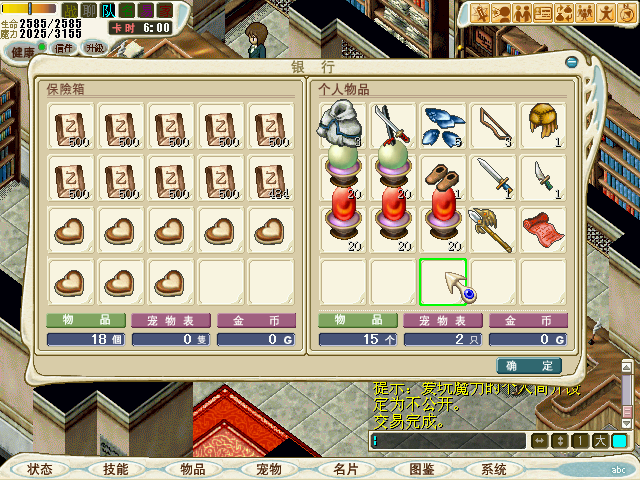Viewport: 640px width, 480px height.
Task: Select the battle axe in personal items
Action: [x=493, y=229]
